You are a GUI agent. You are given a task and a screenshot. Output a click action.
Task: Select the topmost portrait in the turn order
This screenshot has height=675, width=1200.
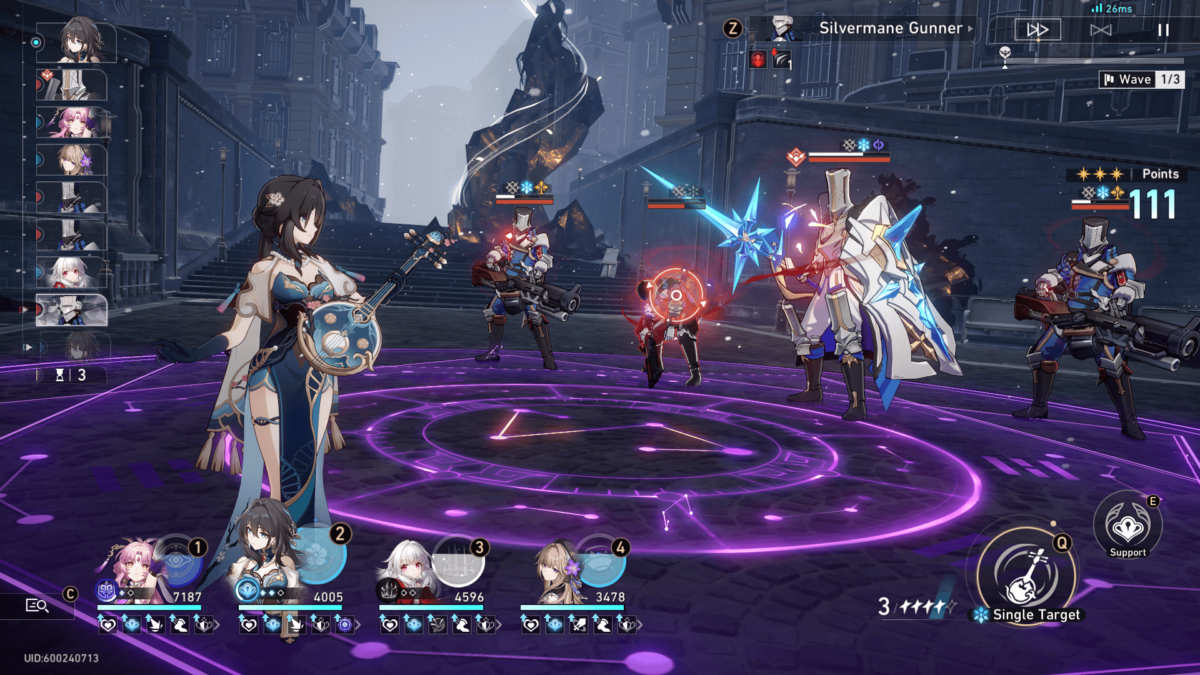click(x=76, y=43)
